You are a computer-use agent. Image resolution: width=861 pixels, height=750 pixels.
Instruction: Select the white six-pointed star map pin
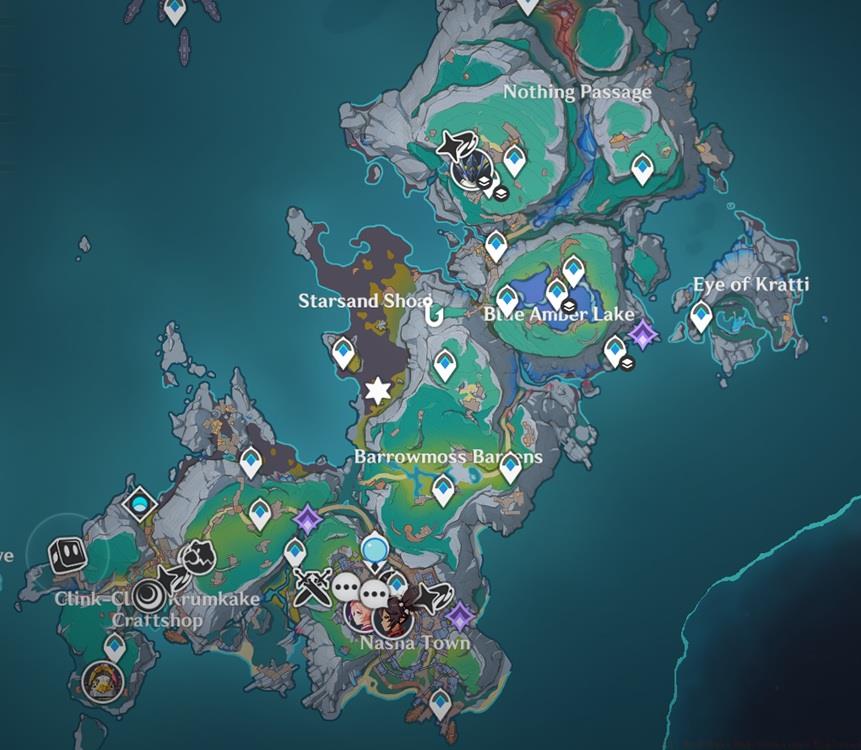(377, 391)
